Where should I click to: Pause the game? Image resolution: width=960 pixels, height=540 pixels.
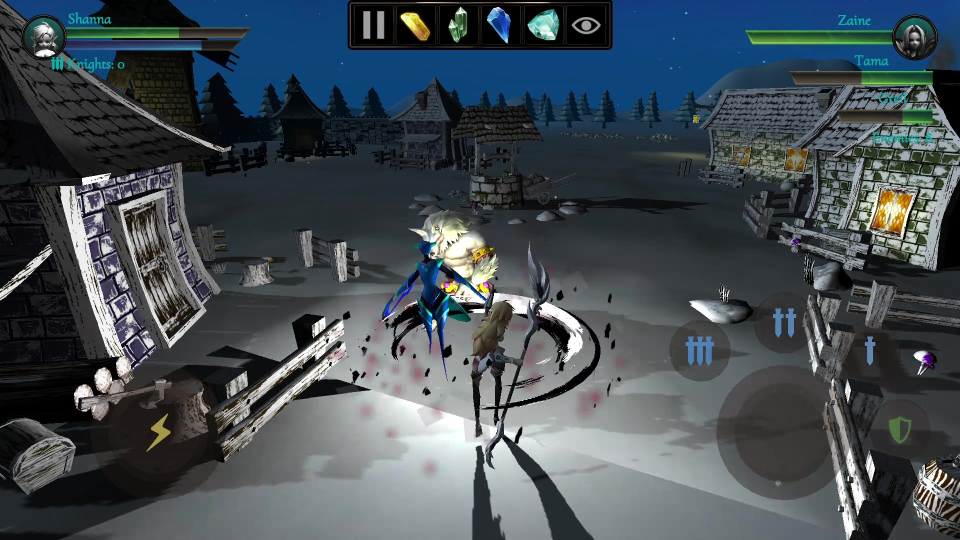(374, 25)
